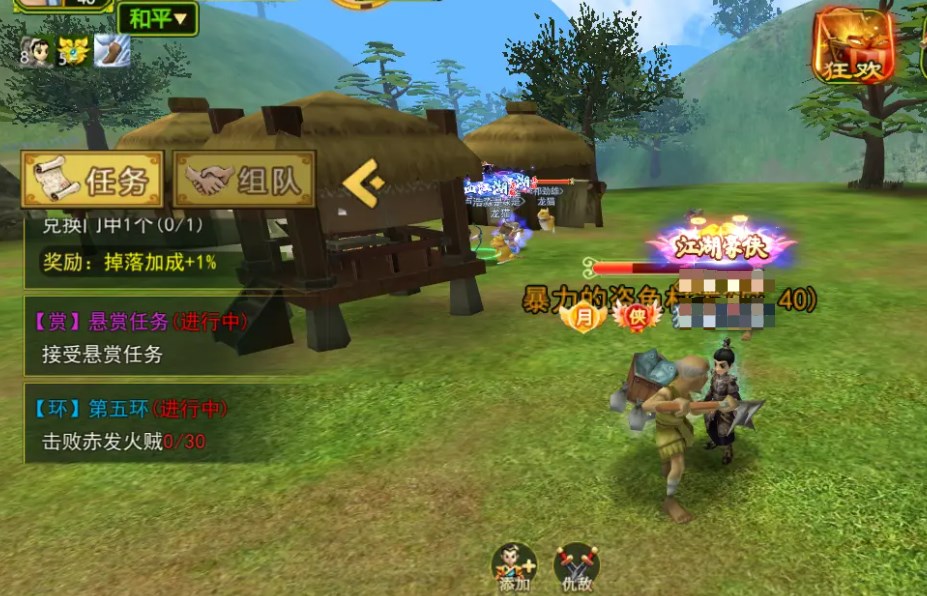This screenshot has width=927, height=596.
Task: Switch to the 任务 quest tab
Action: 93,180
